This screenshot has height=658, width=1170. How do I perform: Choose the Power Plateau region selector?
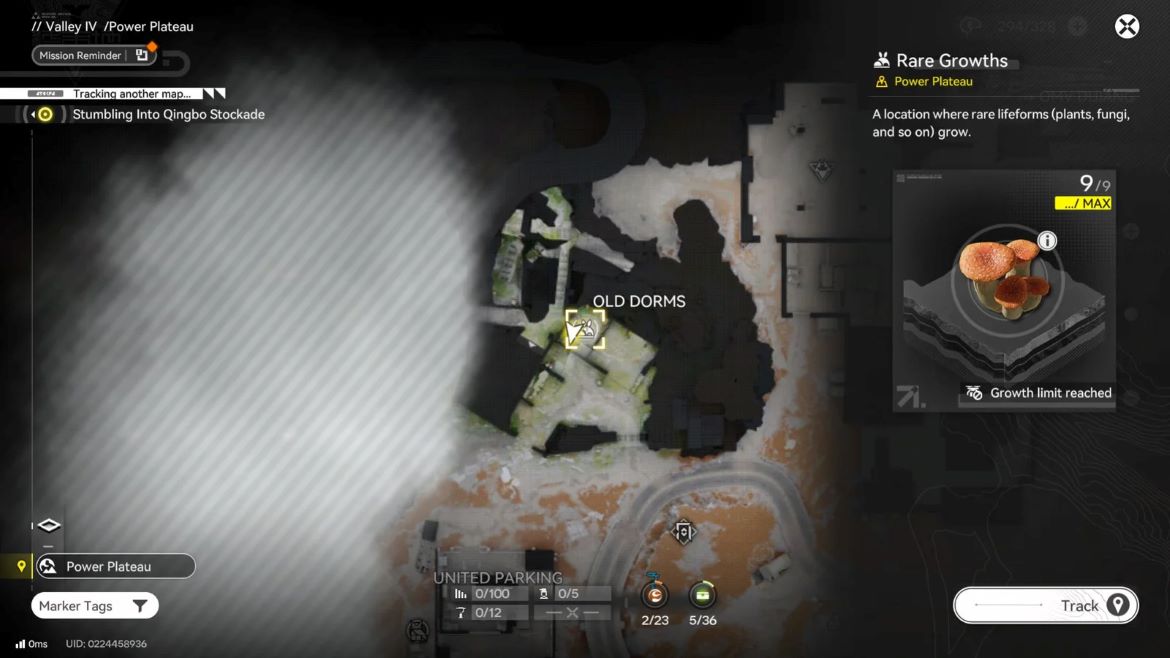(x=114, y=566)
